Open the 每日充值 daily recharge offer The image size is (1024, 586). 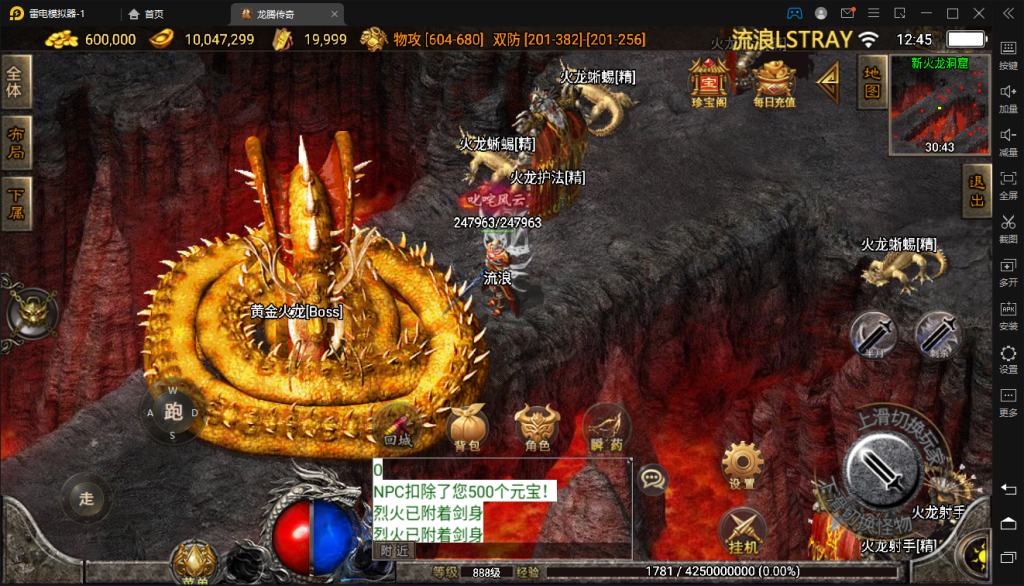[774, 81]
